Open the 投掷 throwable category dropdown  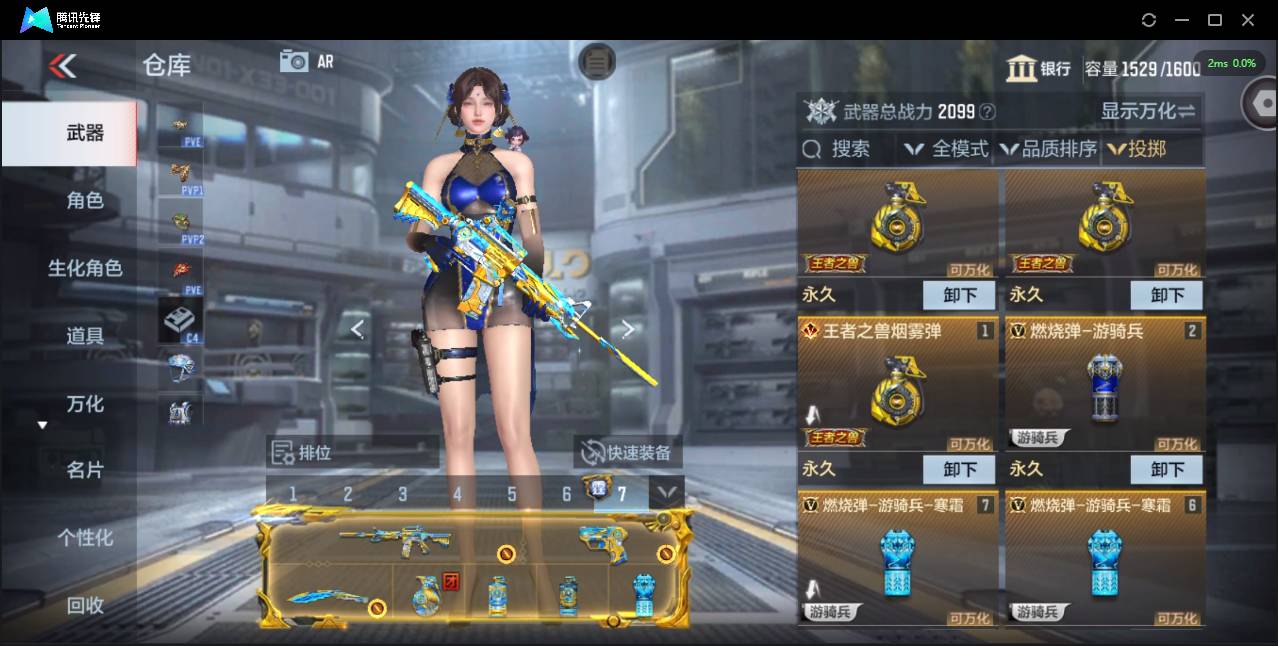tap(1138, 150)
